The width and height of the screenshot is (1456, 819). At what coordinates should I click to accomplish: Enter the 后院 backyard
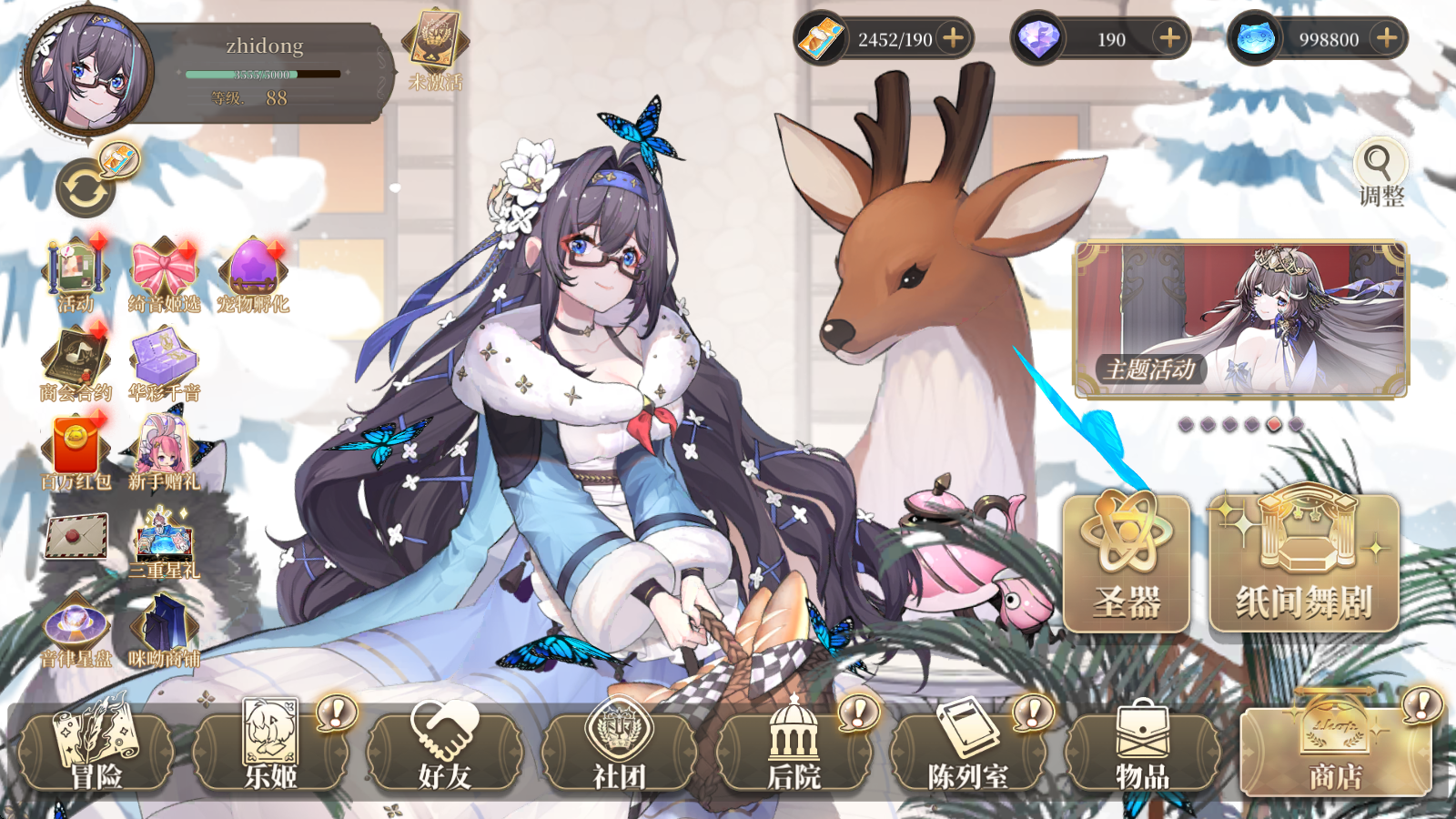click(x=794, y=751)
